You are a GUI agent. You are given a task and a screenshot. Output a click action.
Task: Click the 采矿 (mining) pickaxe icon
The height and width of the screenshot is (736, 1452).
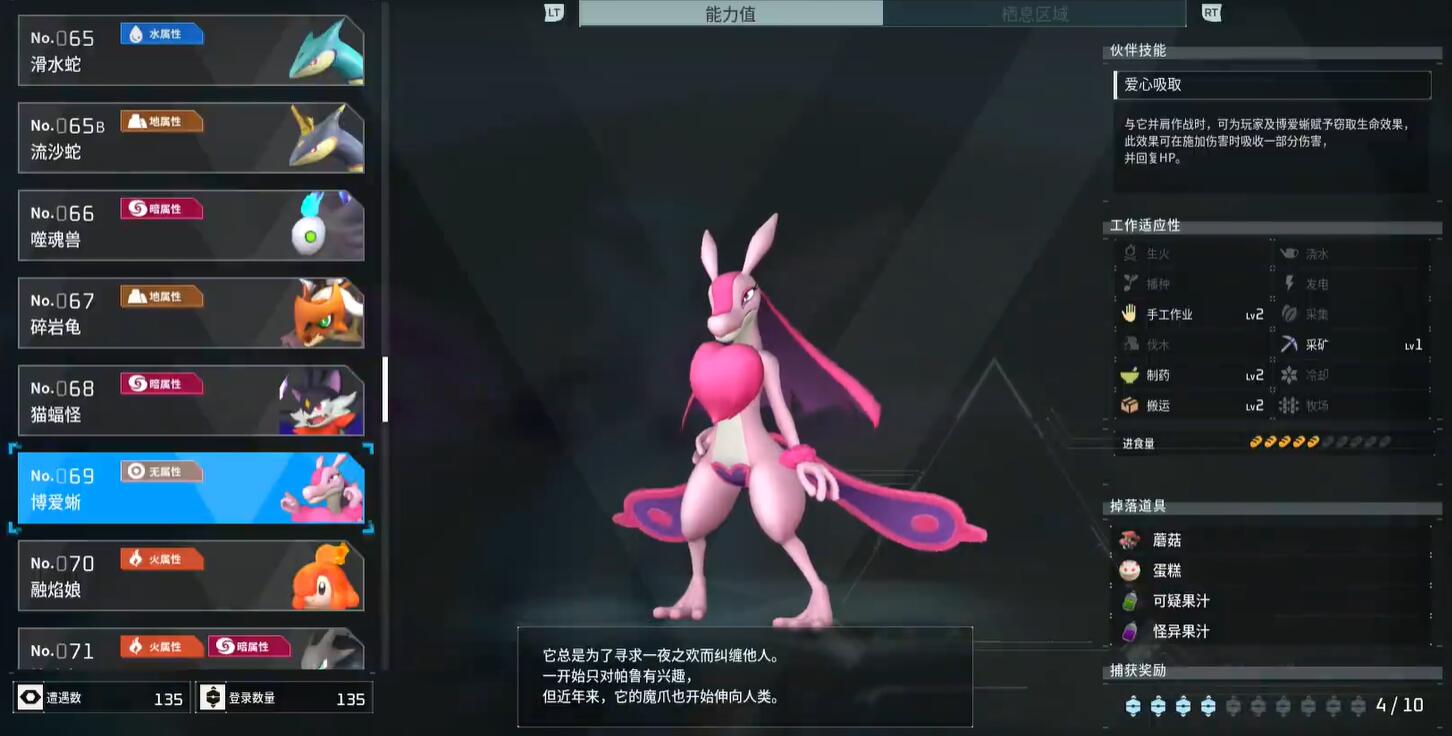pyautogui.click(x=1292, y=343)
